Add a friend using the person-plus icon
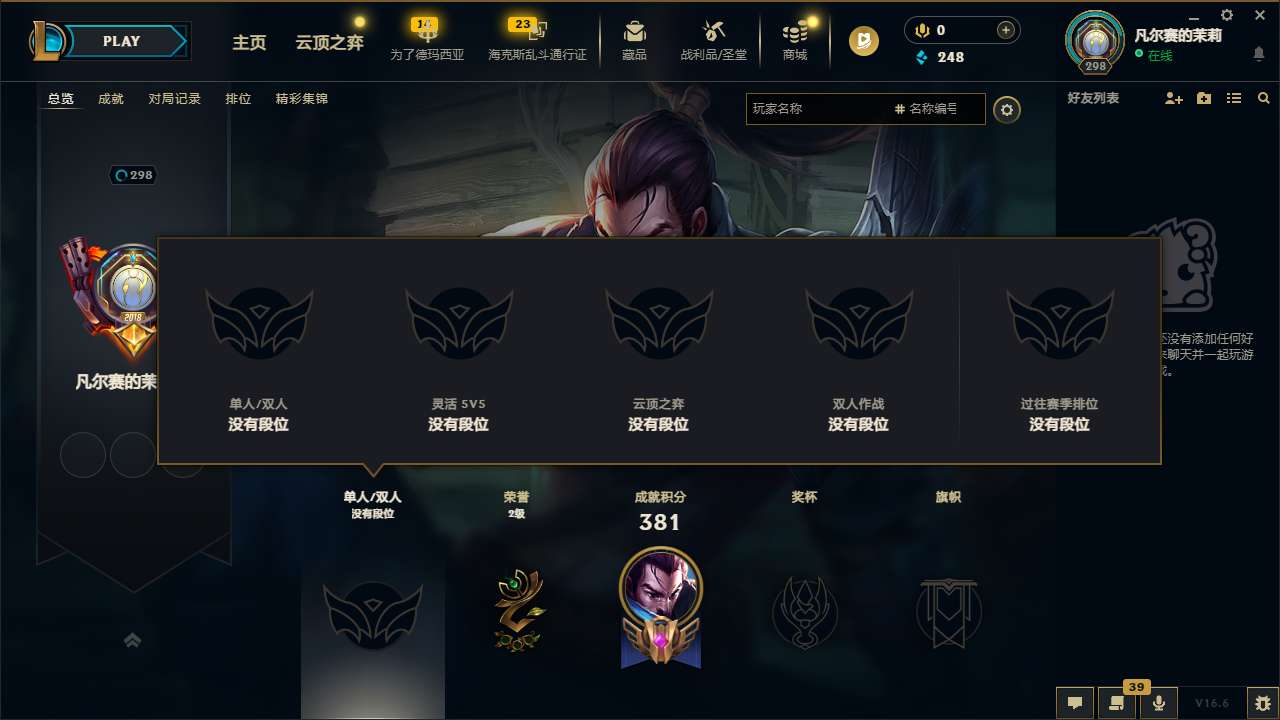The image size is (1280, 720). point(1172,98)
